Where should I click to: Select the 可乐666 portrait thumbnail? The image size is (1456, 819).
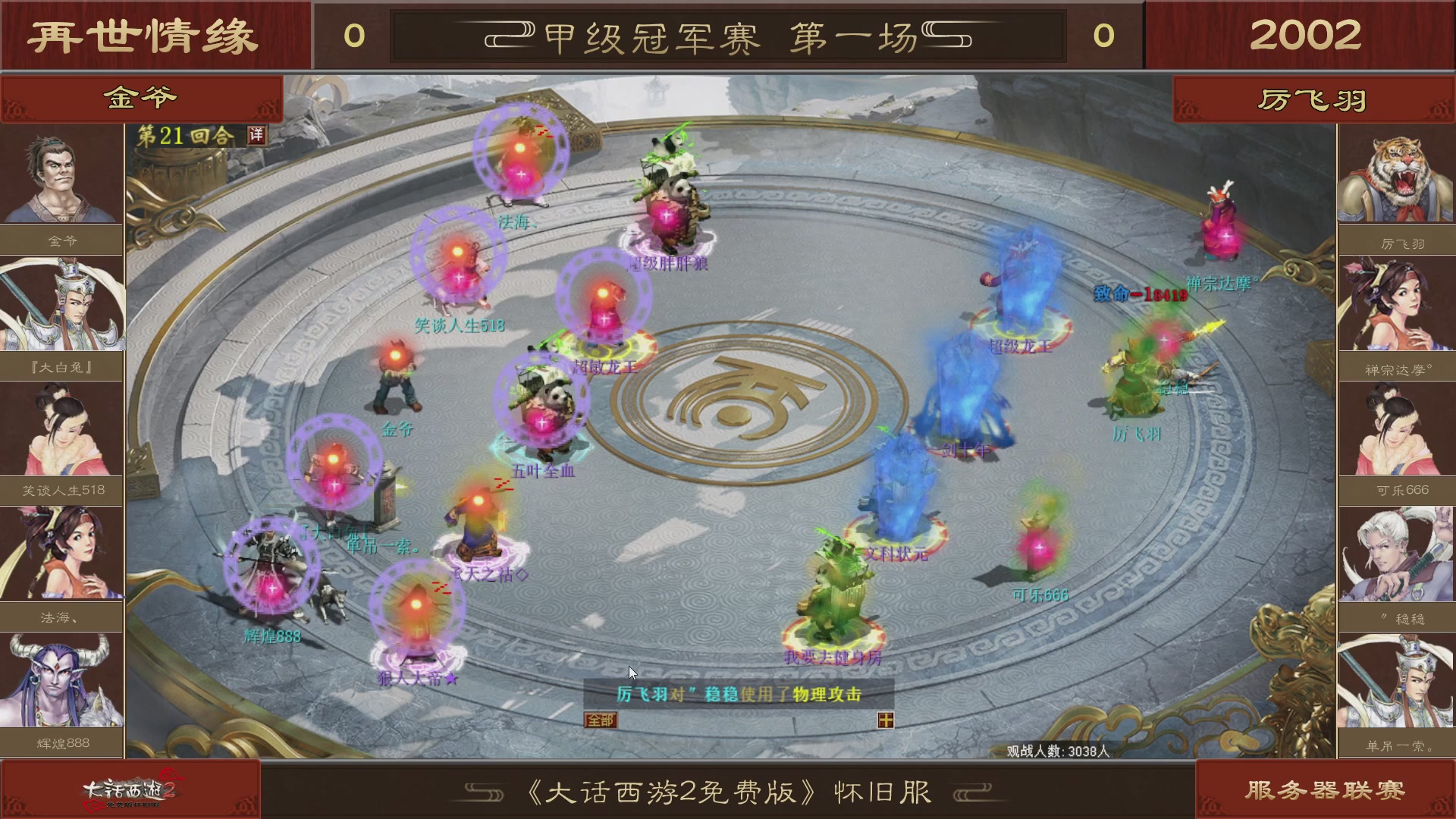(1395, 428)
